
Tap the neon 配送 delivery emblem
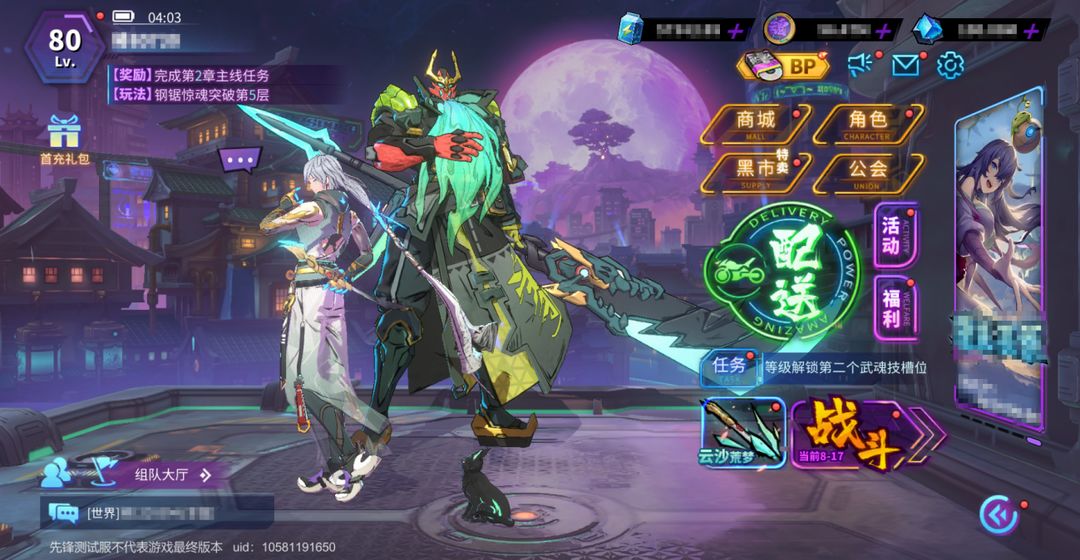click(781, 273)
